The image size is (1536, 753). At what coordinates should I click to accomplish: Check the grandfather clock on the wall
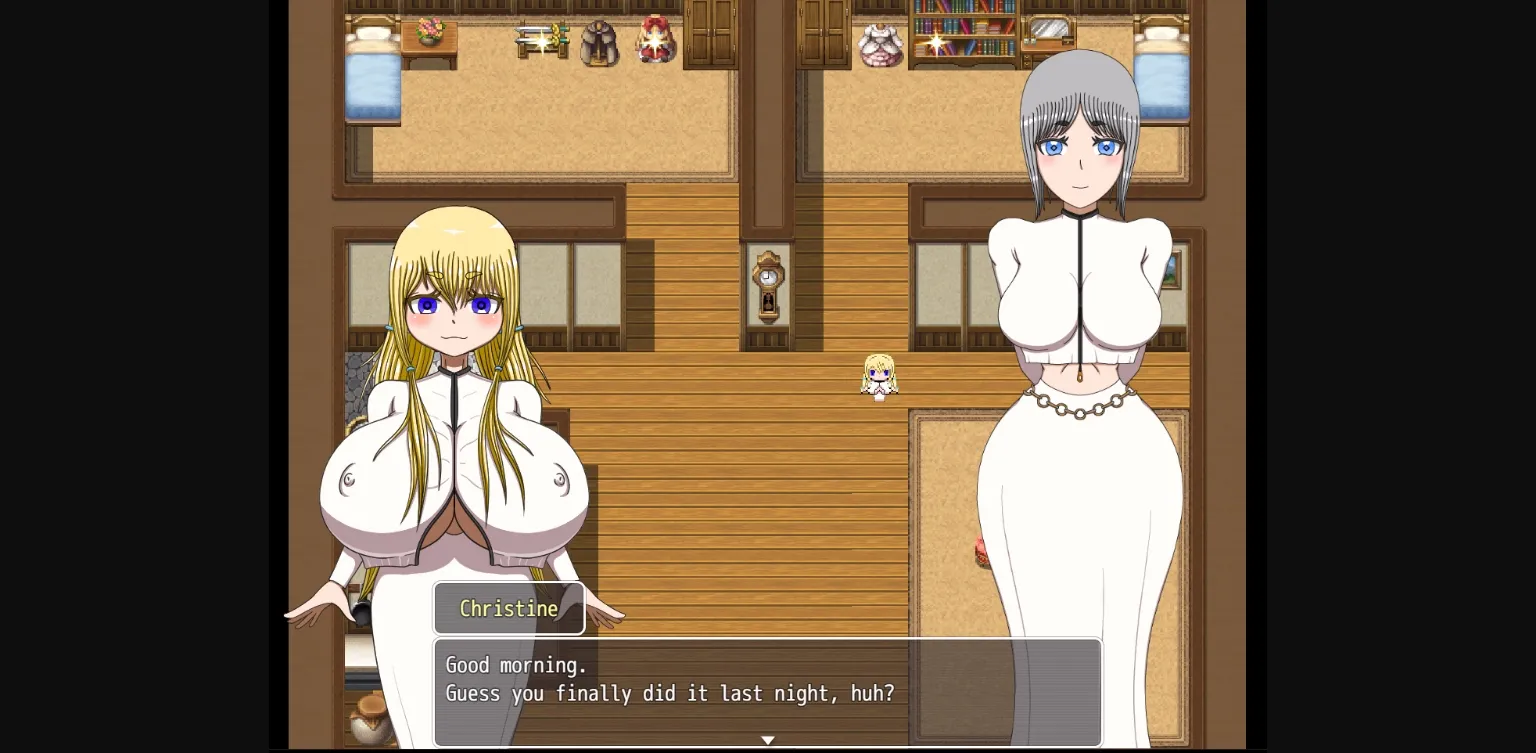[766, 285]
